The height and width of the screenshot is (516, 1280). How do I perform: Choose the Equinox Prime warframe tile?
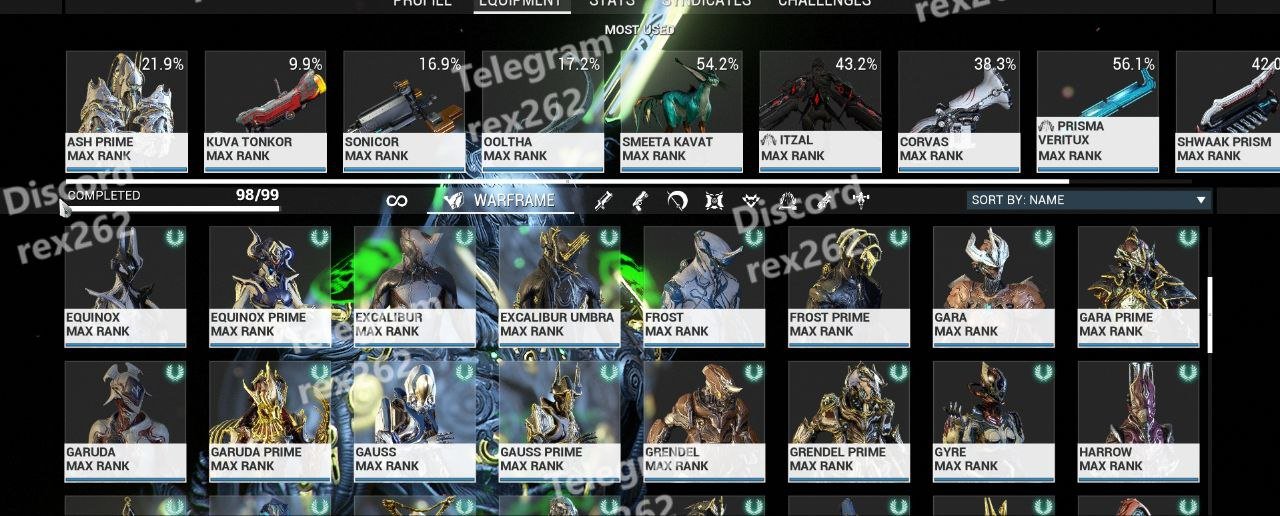tap(270, 286)
